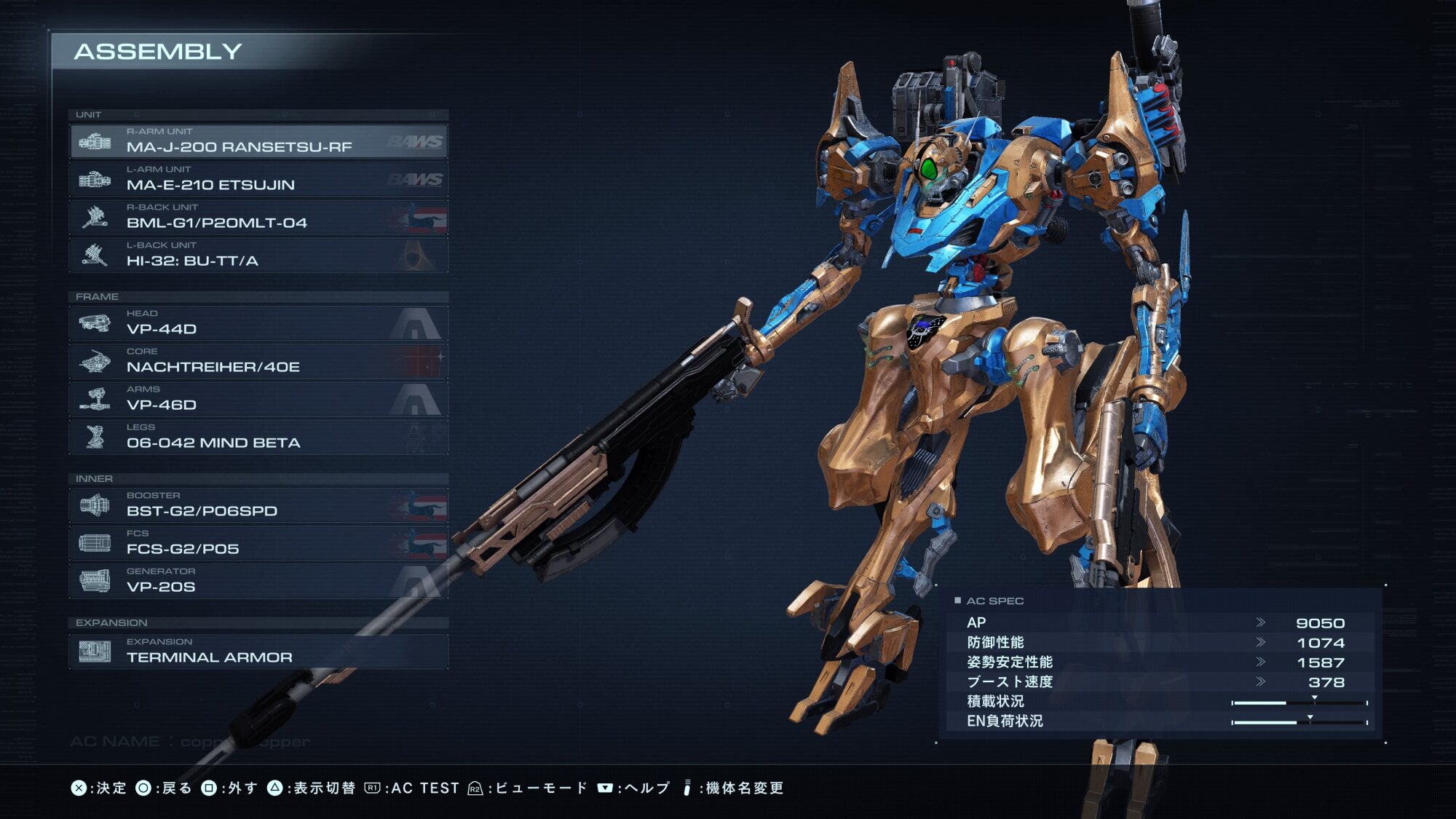Select the Core NACHTREIHER/40E slot
The height and width of the screenshot is (819, 1456).
pos(258,361)
